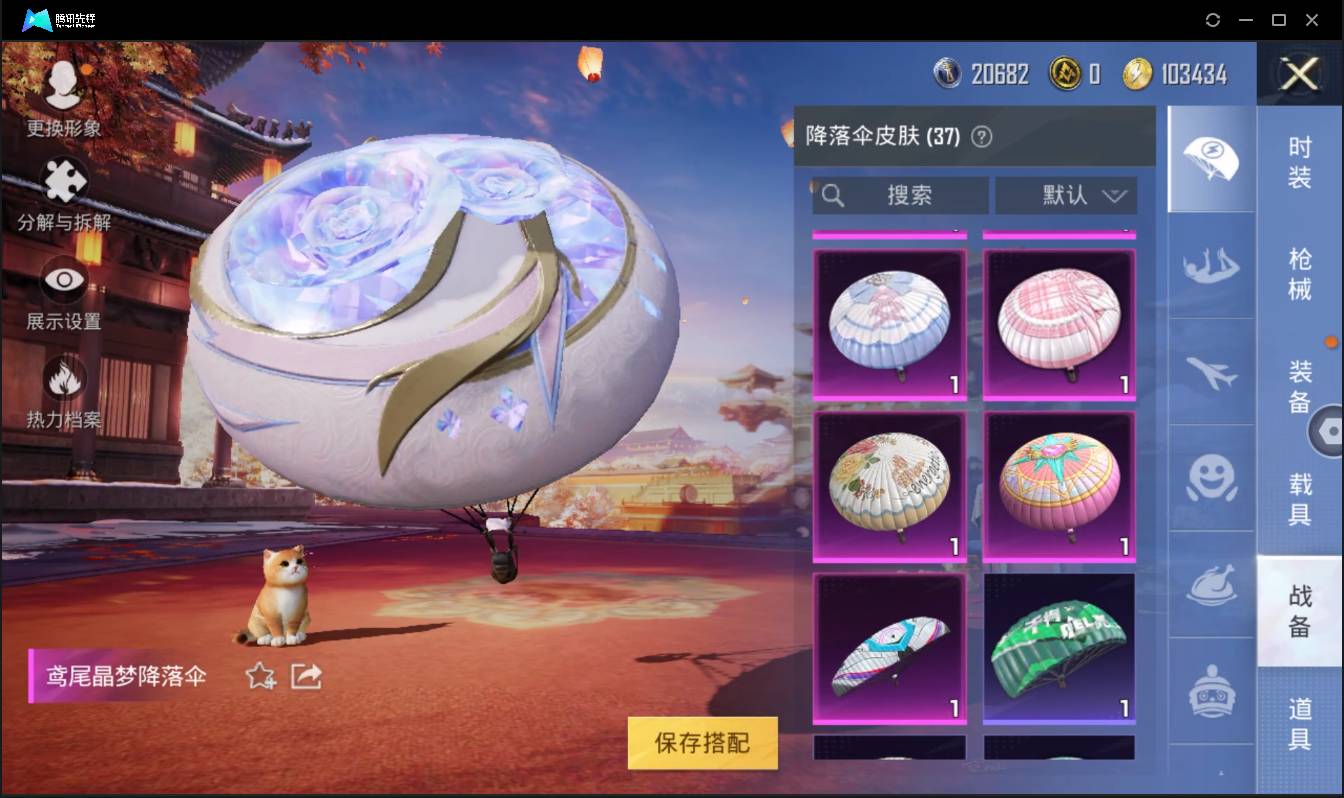Open 展示设置 via the eye icon

point(62,280)
